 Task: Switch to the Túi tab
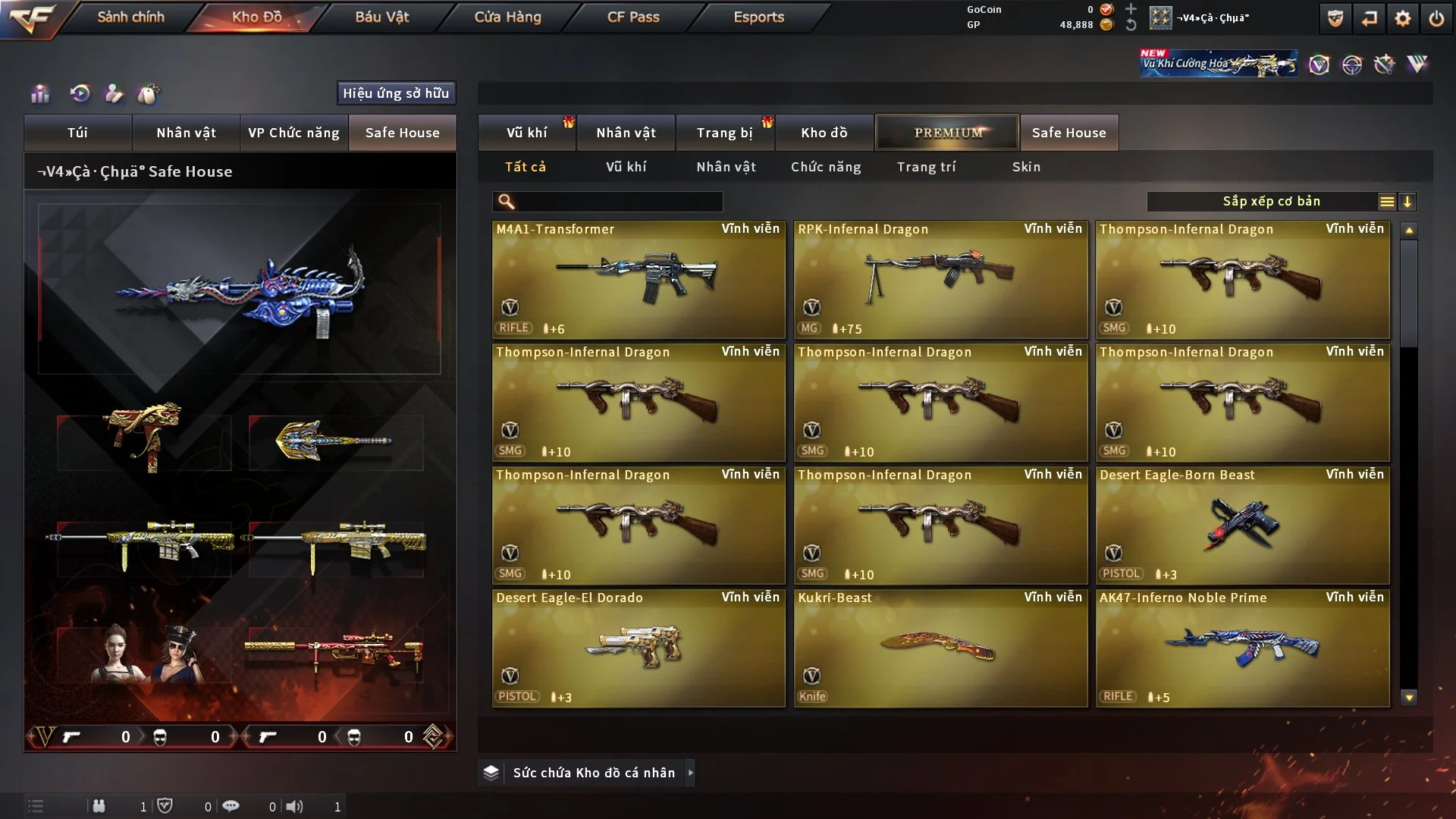[x=77, y=133]
